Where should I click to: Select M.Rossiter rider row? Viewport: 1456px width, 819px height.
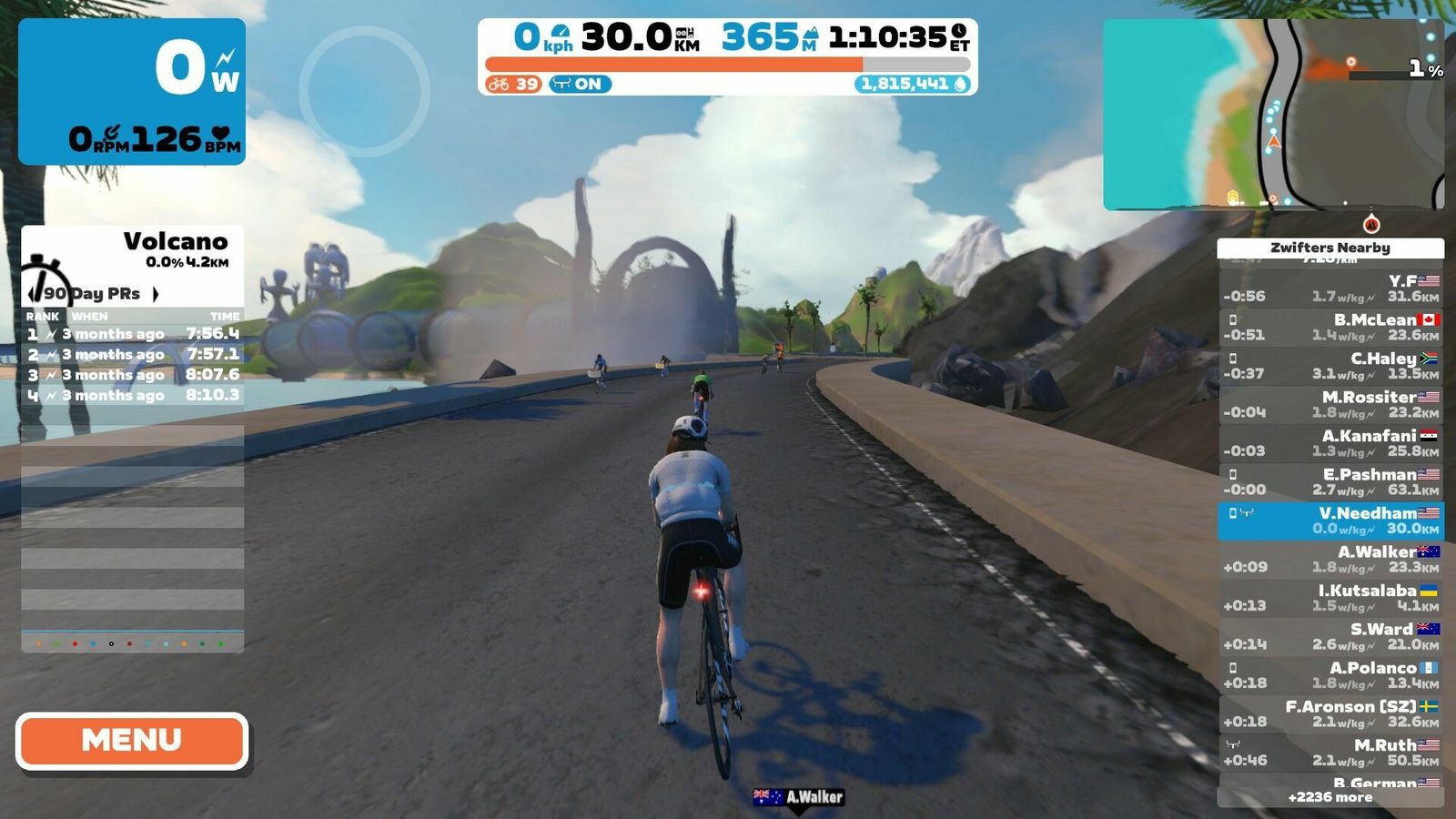pyautogui.click(x=1330, y=405)
